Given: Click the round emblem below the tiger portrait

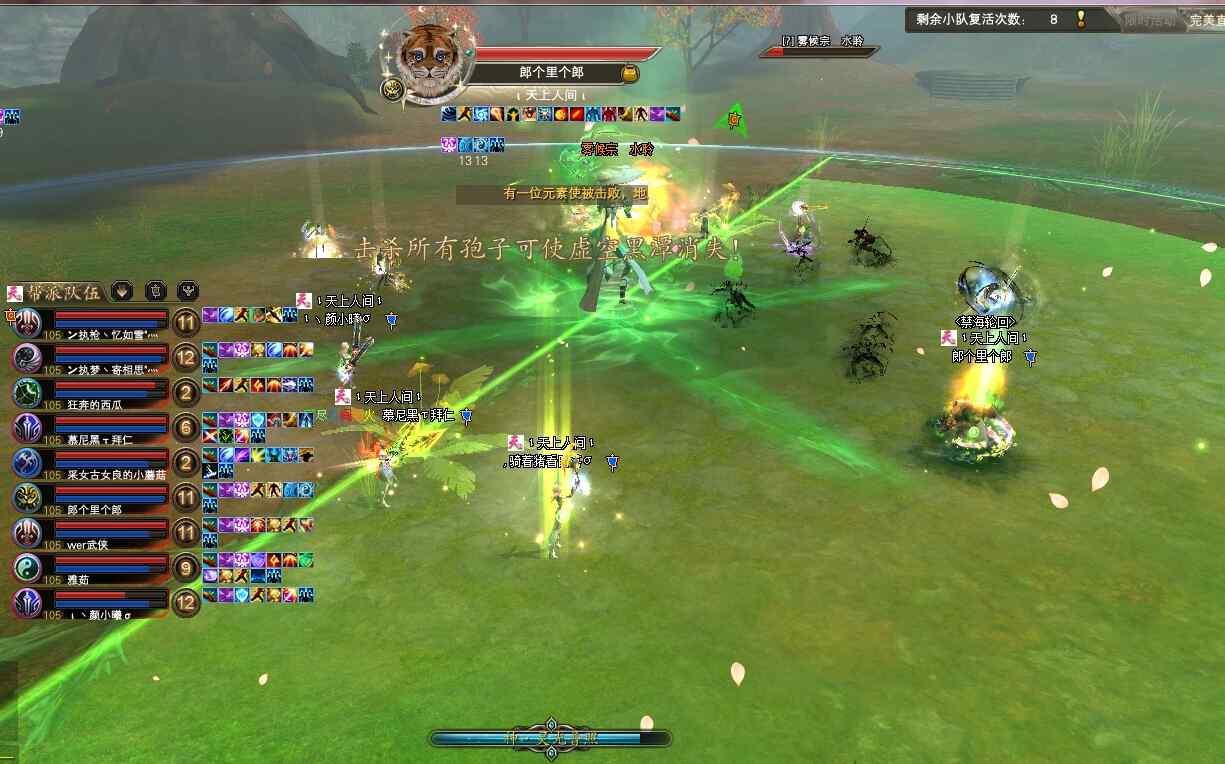Looking at the screenshot, I should click(x=392, y=91).
